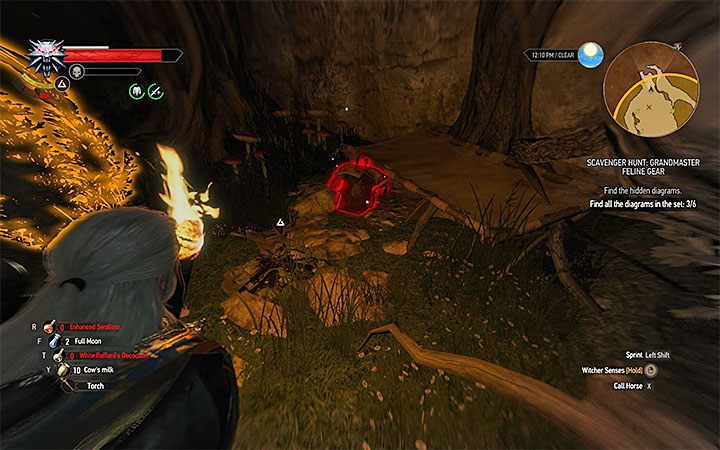Click the sun weather icon
720x450 pixels.
click(x=589, y=53)
